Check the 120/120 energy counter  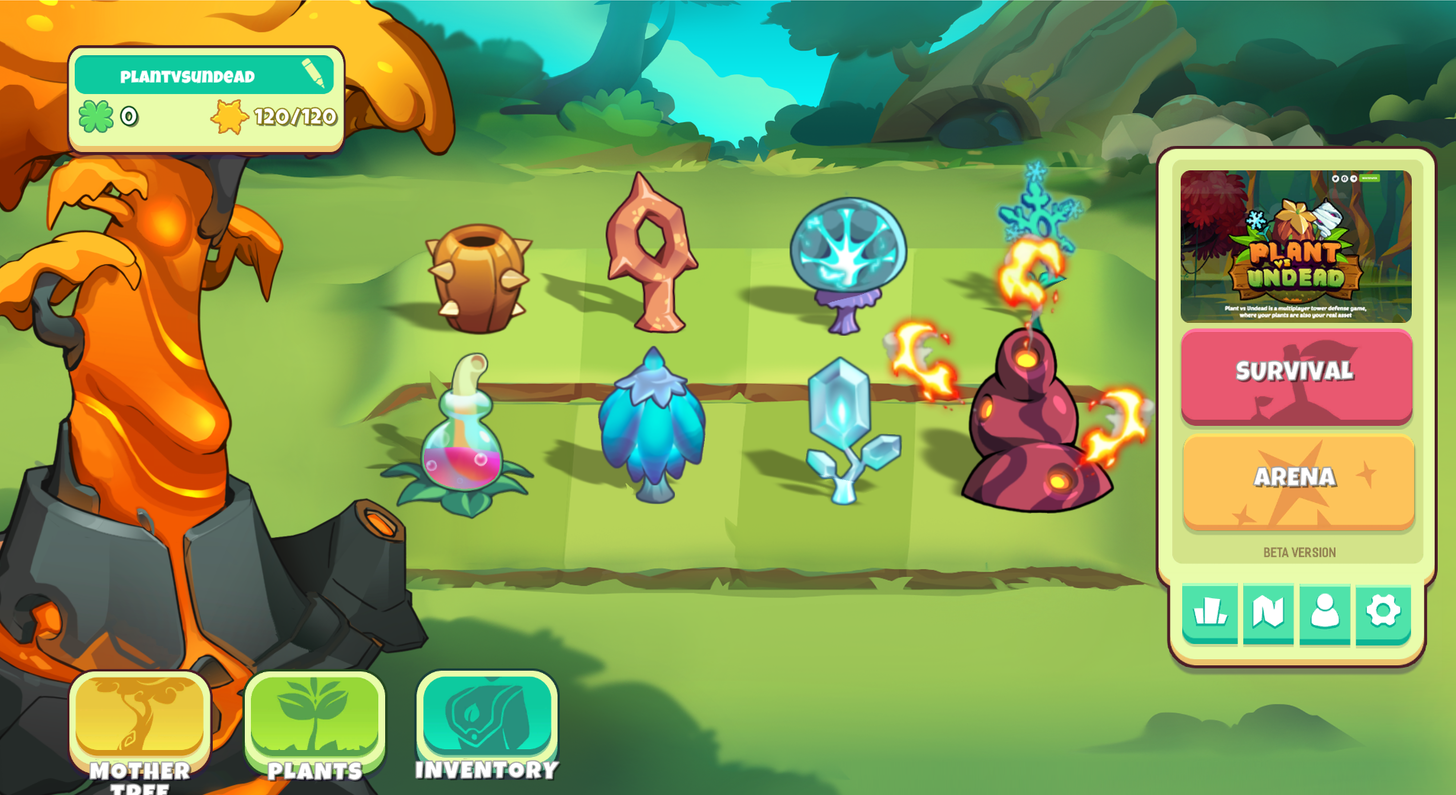pyautogui.click(x=291, y=117)
